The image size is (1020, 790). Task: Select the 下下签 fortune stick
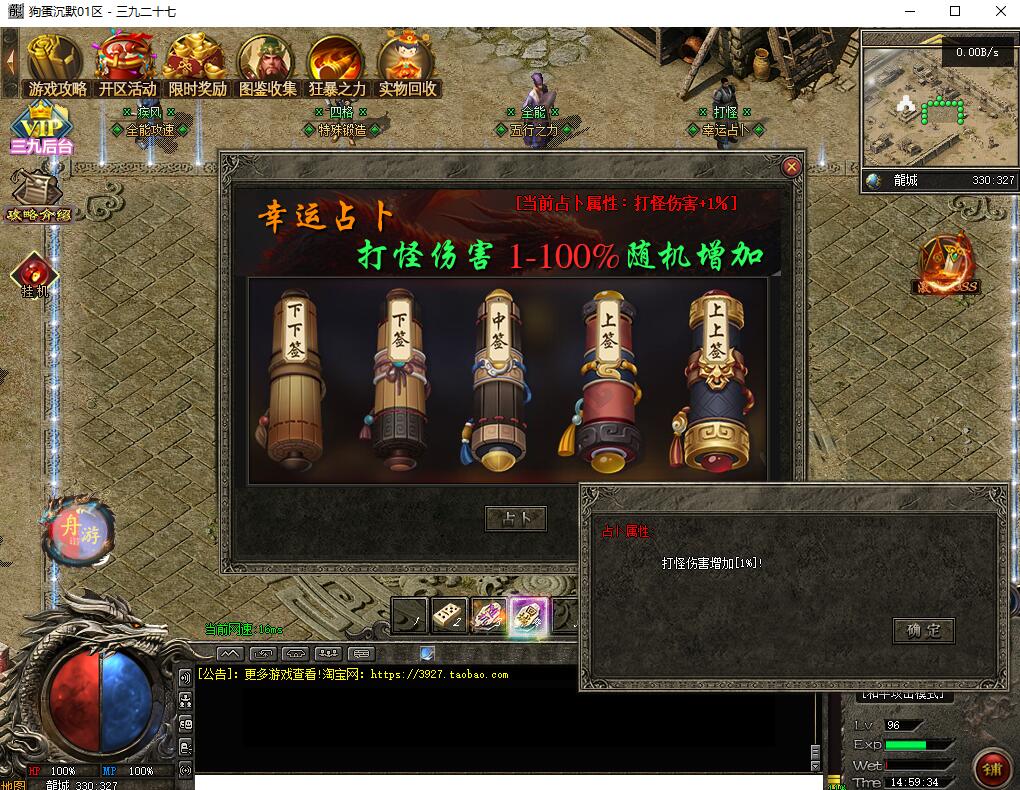tap(297, 380)
